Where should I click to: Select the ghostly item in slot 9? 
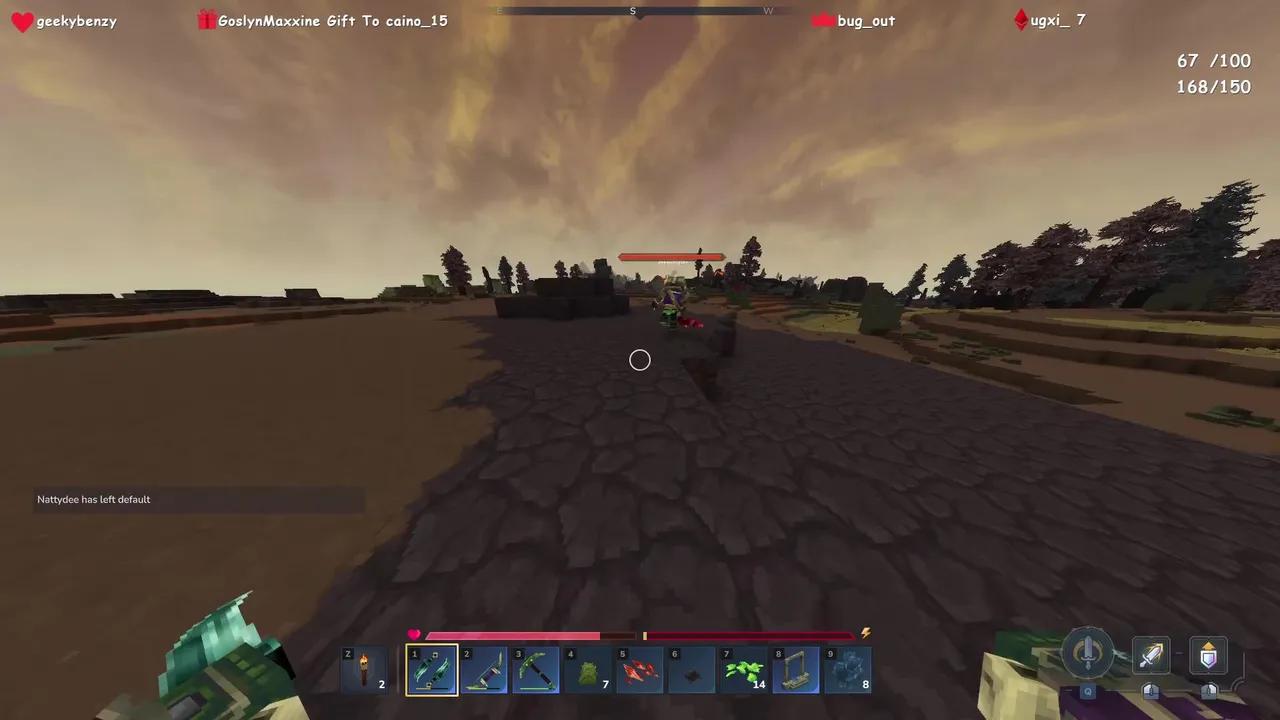847,669
